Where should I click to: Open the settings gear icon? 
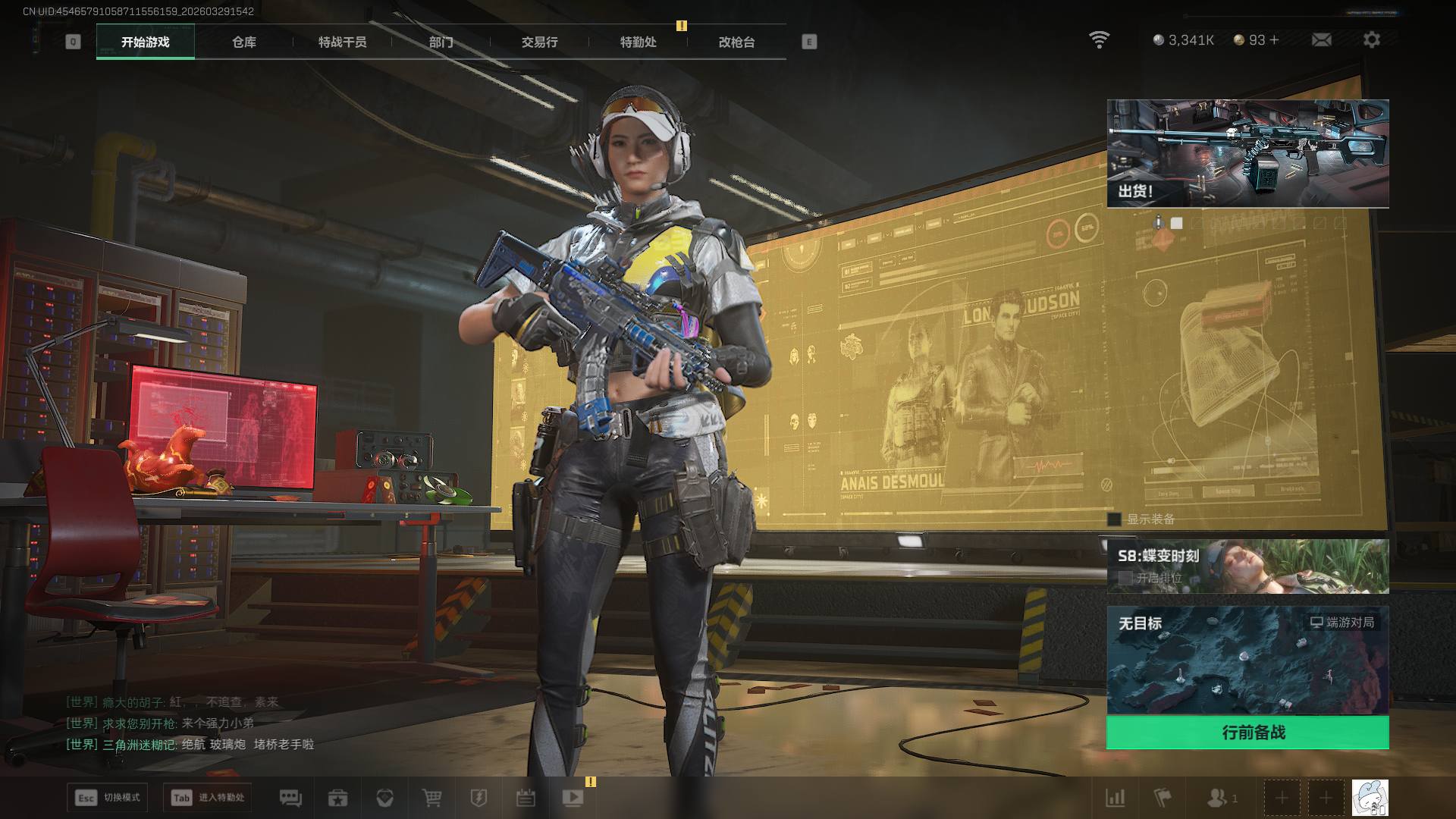coord(1371,39)
